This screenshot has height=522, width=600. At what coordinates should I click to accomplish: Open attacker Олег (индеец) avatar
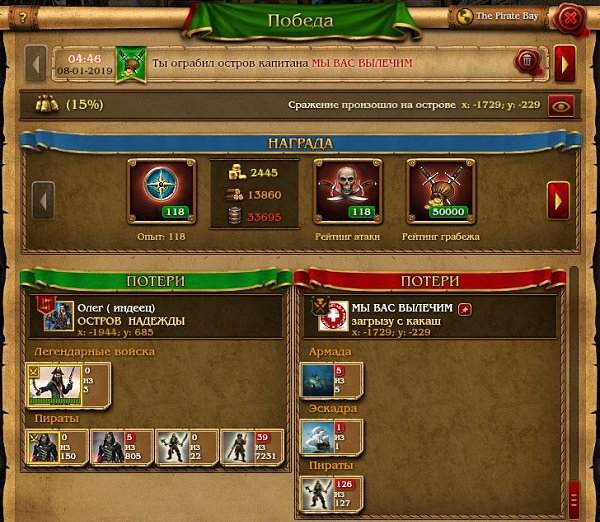coord(58,314)
